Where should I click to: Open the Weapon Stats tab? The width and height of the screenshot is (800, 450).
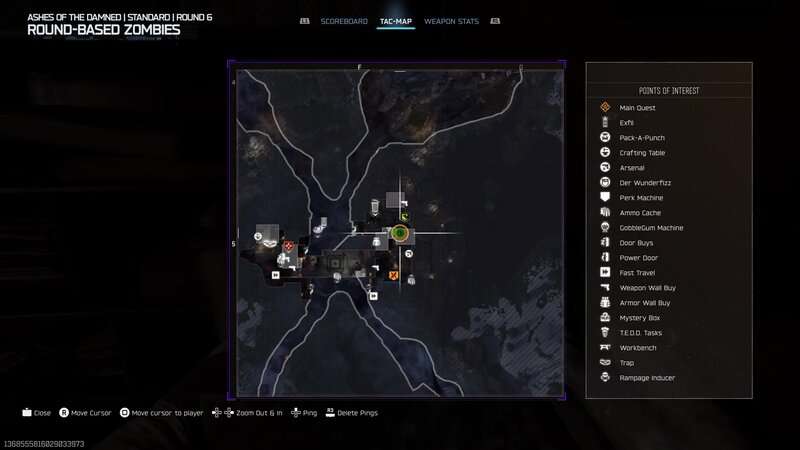point(450,21)
